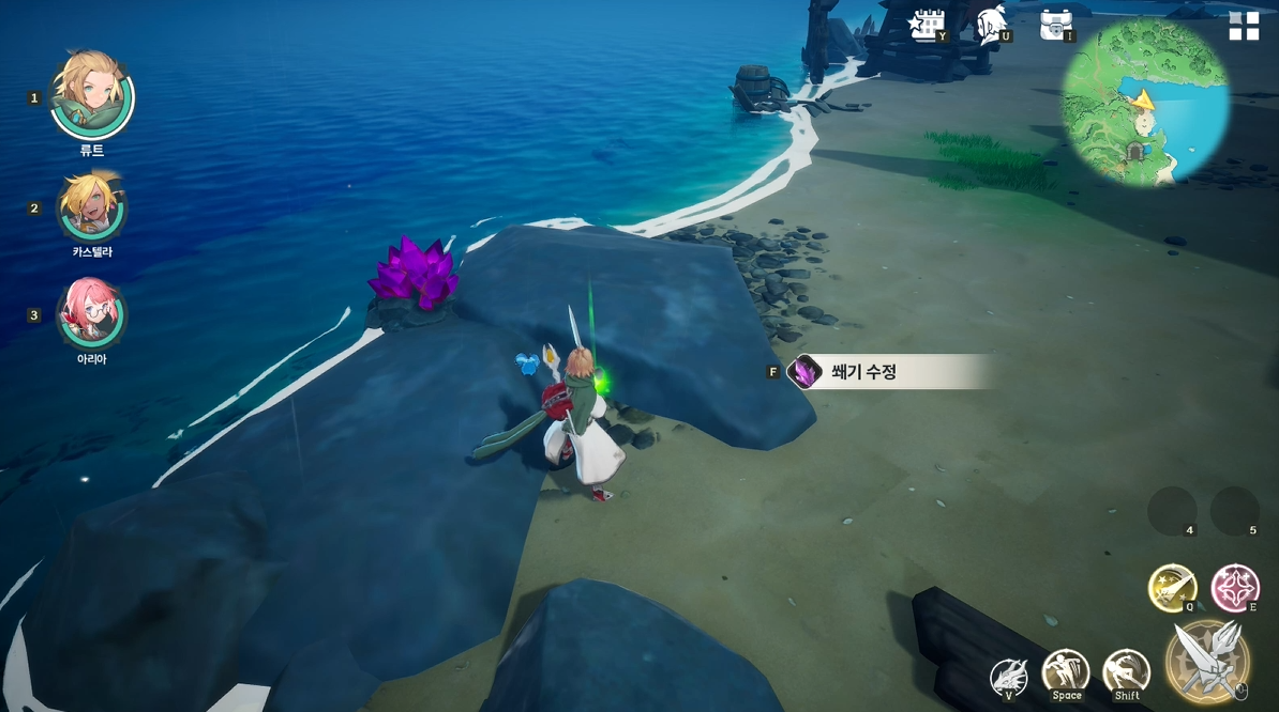1279x712 pixels.
Task: Open the backpack inventory icon
Action: [1055, 25]
